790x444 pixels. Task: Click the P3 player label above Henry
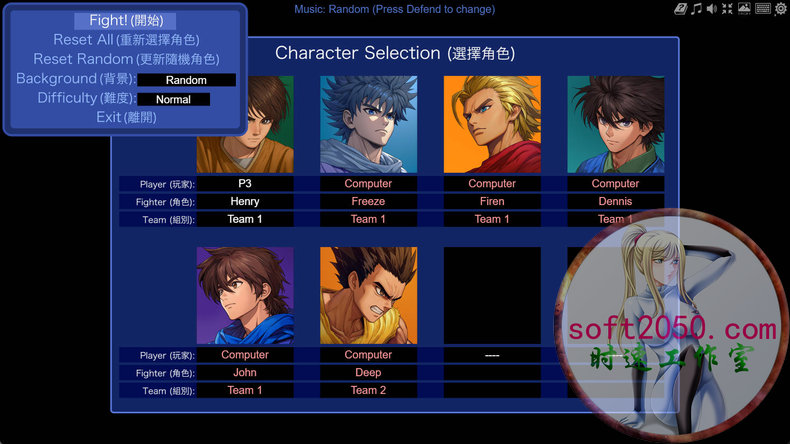click(x=245, y=184)
